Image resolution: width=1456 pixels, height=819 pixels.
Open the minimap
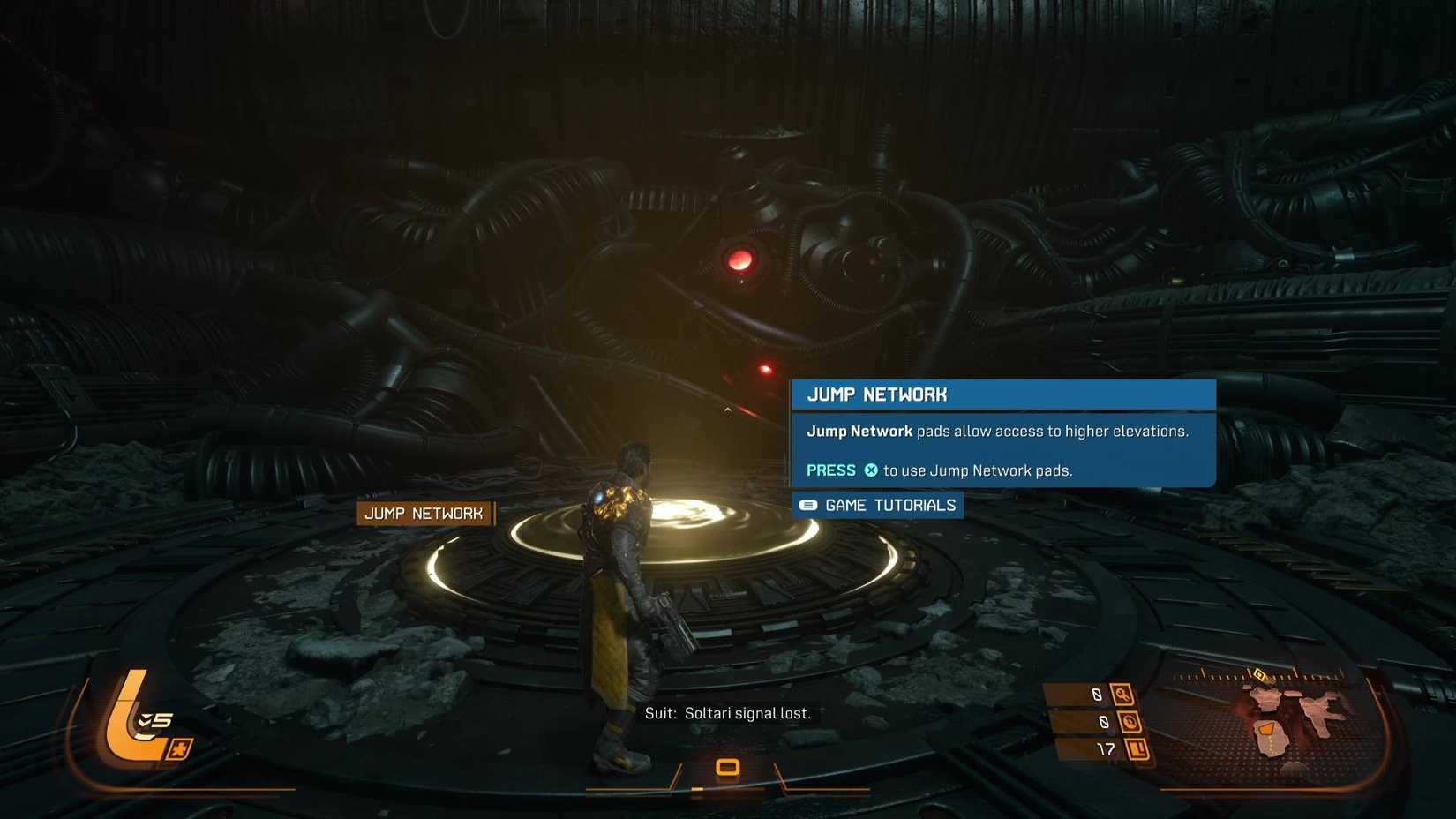pos(1288,722)
